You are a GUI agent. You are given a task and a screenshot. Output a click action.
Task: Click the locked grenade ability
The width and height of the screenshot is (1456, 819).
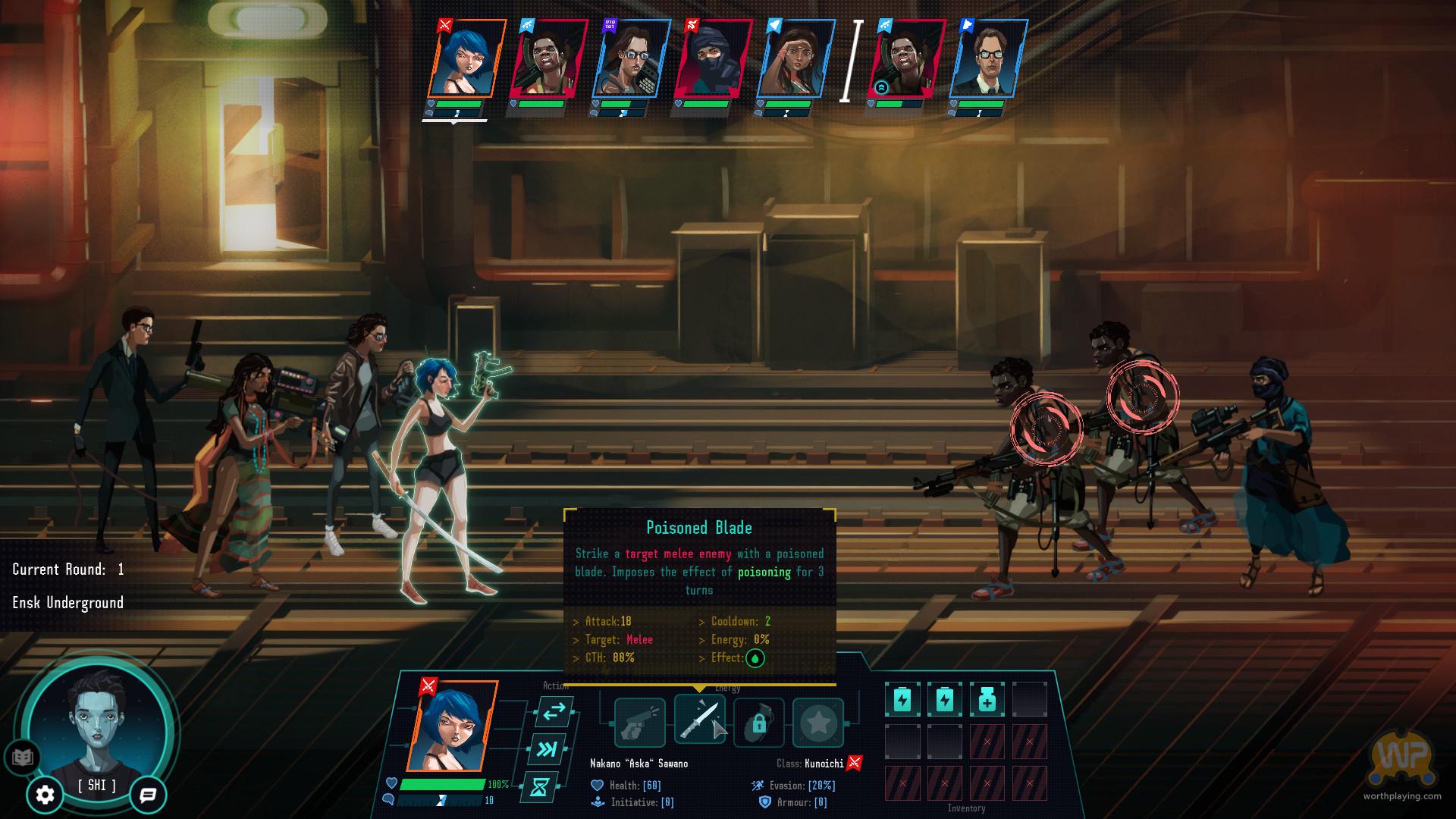click(758, 723)
